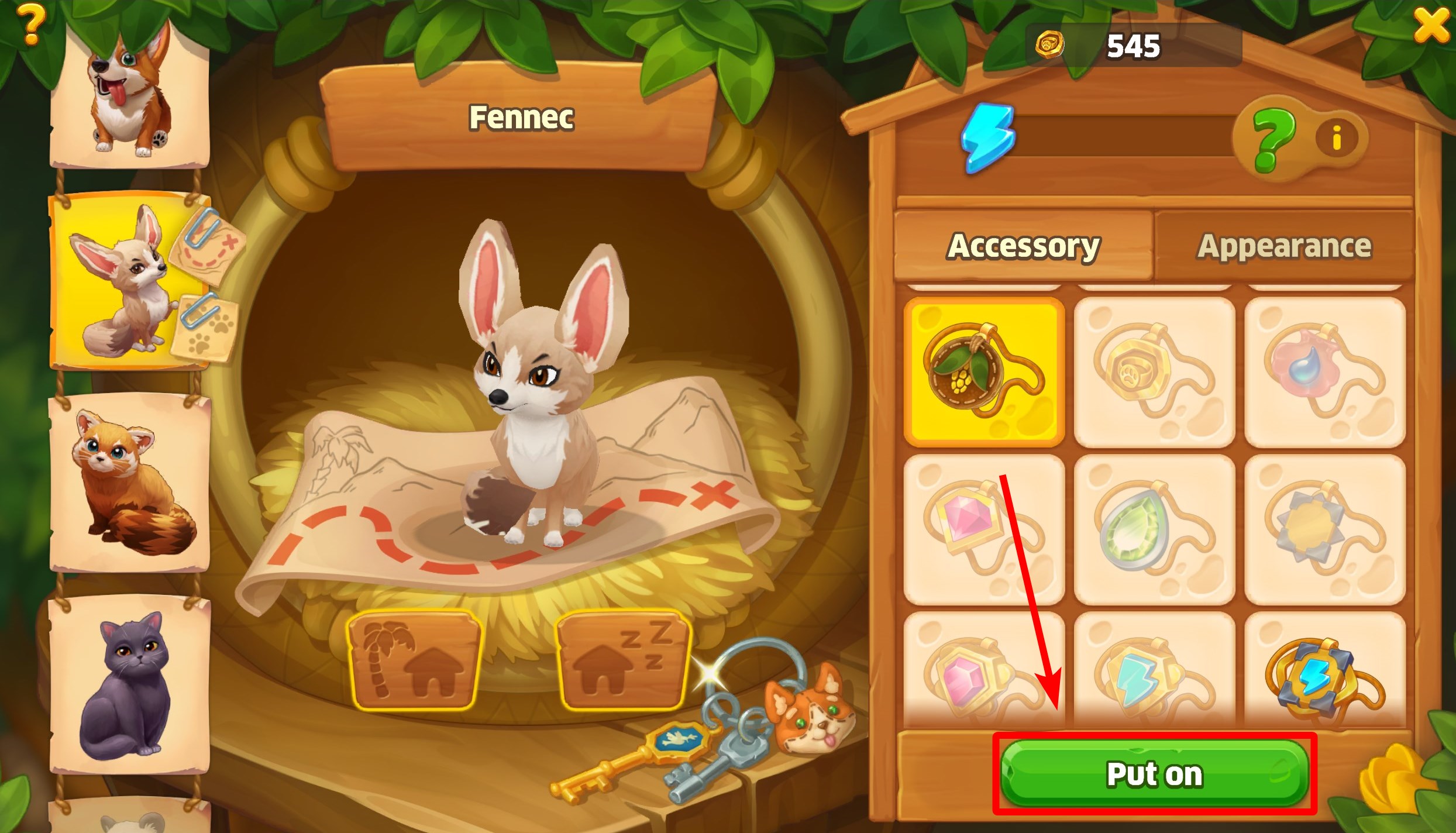The height and width of the screenshot is (833, 1456).
Task: Open the info i button
Action: [x=1337, y=139]
